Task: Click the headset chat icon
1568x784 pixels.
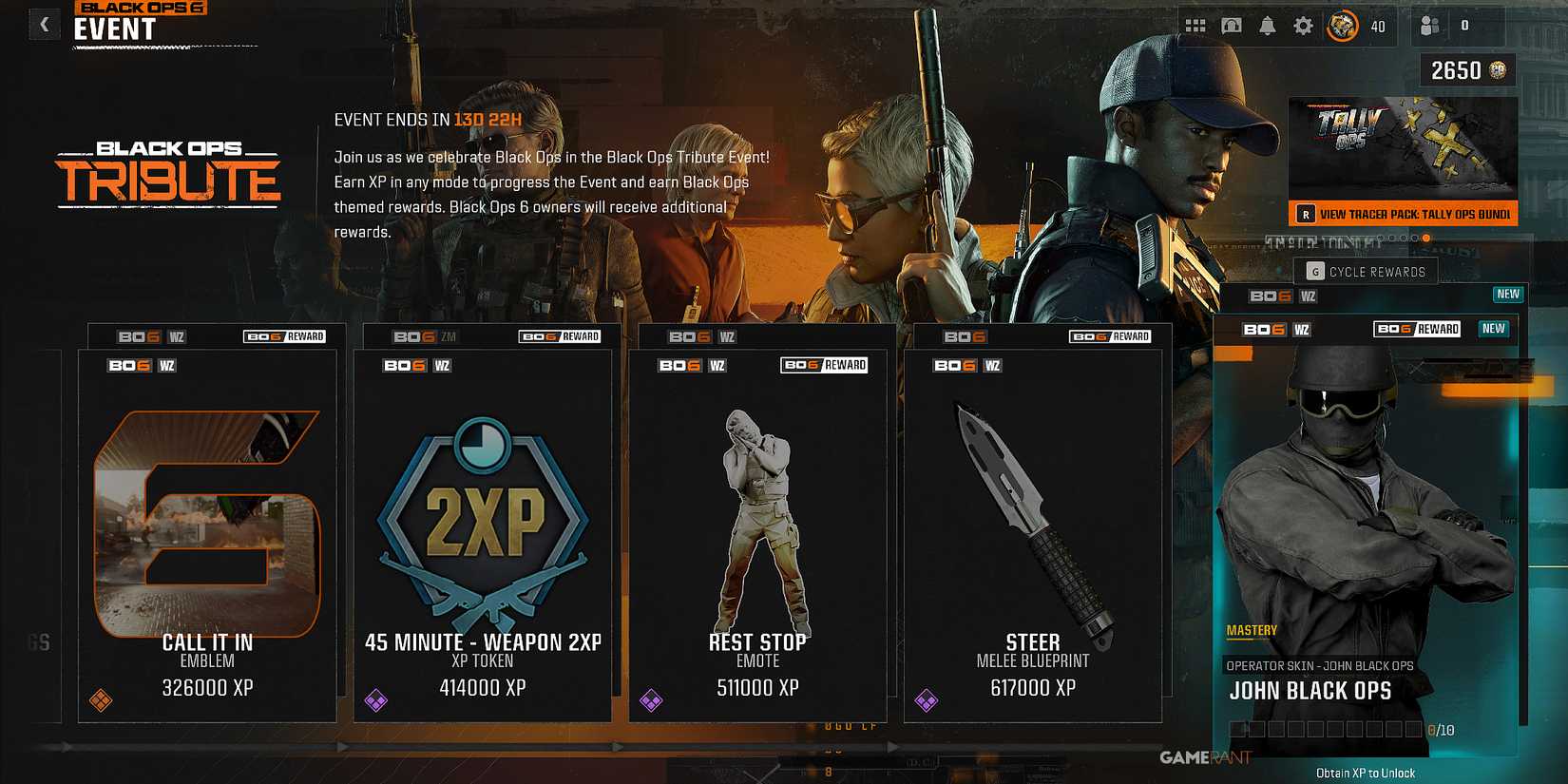Action: (1231, 26)
